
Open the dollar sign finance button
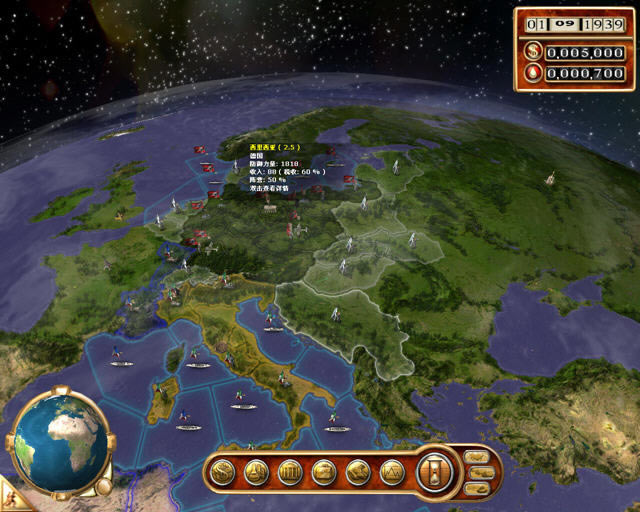pos(223,471)
